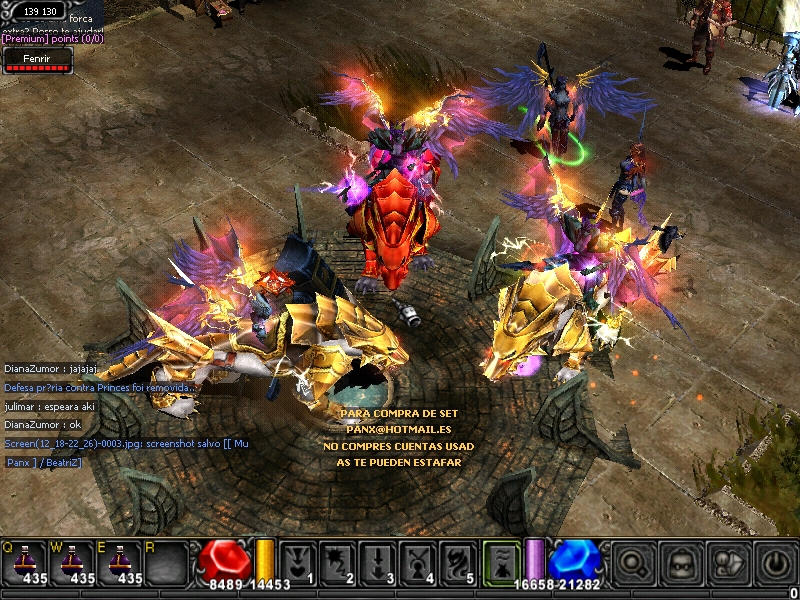The height and width of the screenshot is (600, 800).
Task: Activate skill slot 3 with the down arrow
Action: (x=377, y=563)
